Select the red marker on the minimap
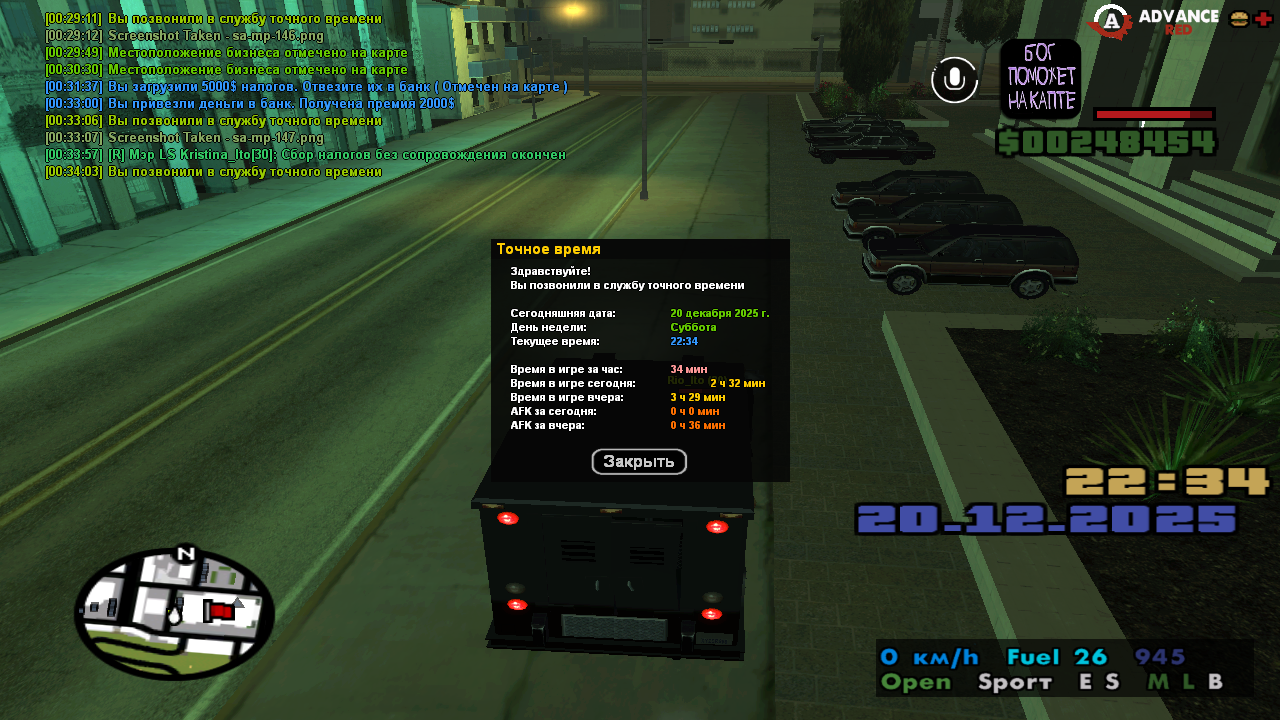 [x=220, y=611]
